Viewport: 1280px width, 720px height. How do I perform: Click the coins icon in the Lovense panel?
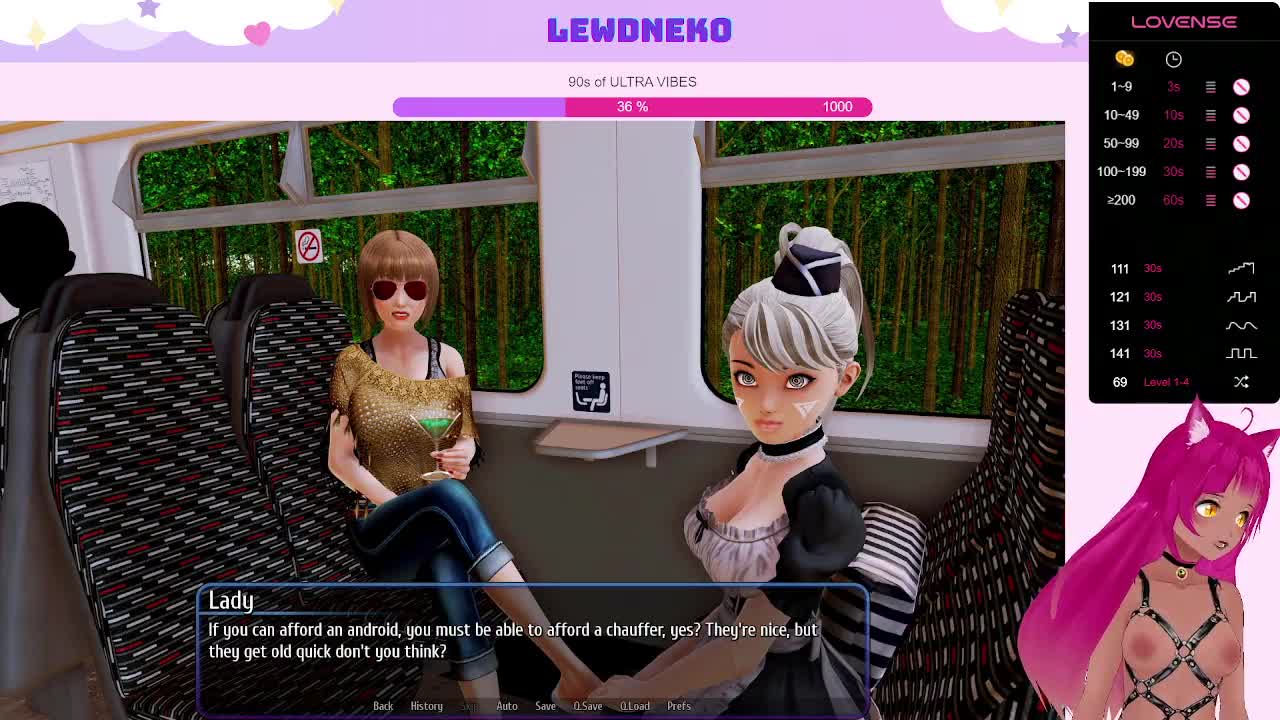(x=1124, y=59)
